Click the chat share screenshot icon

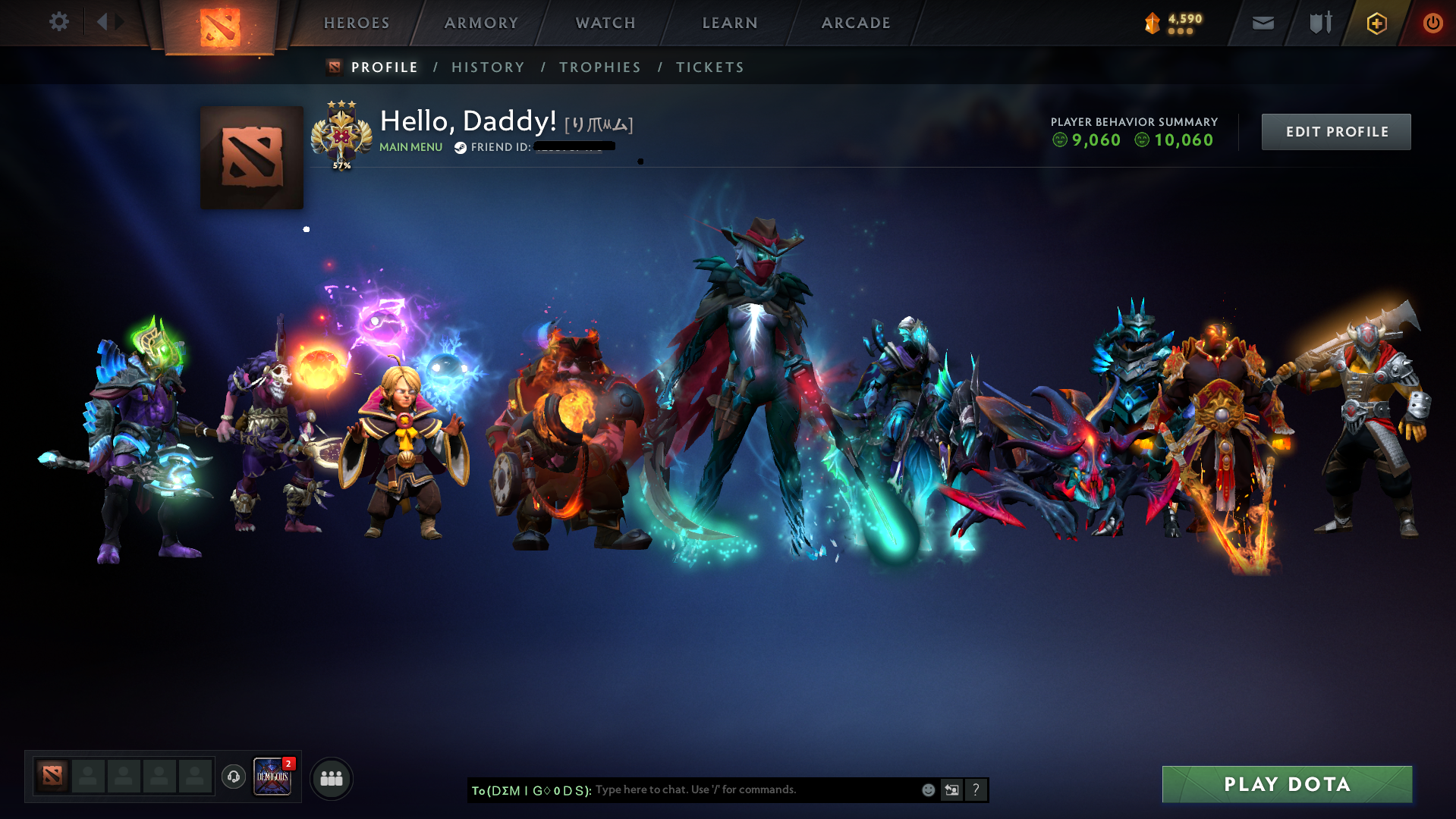[951, 789]
